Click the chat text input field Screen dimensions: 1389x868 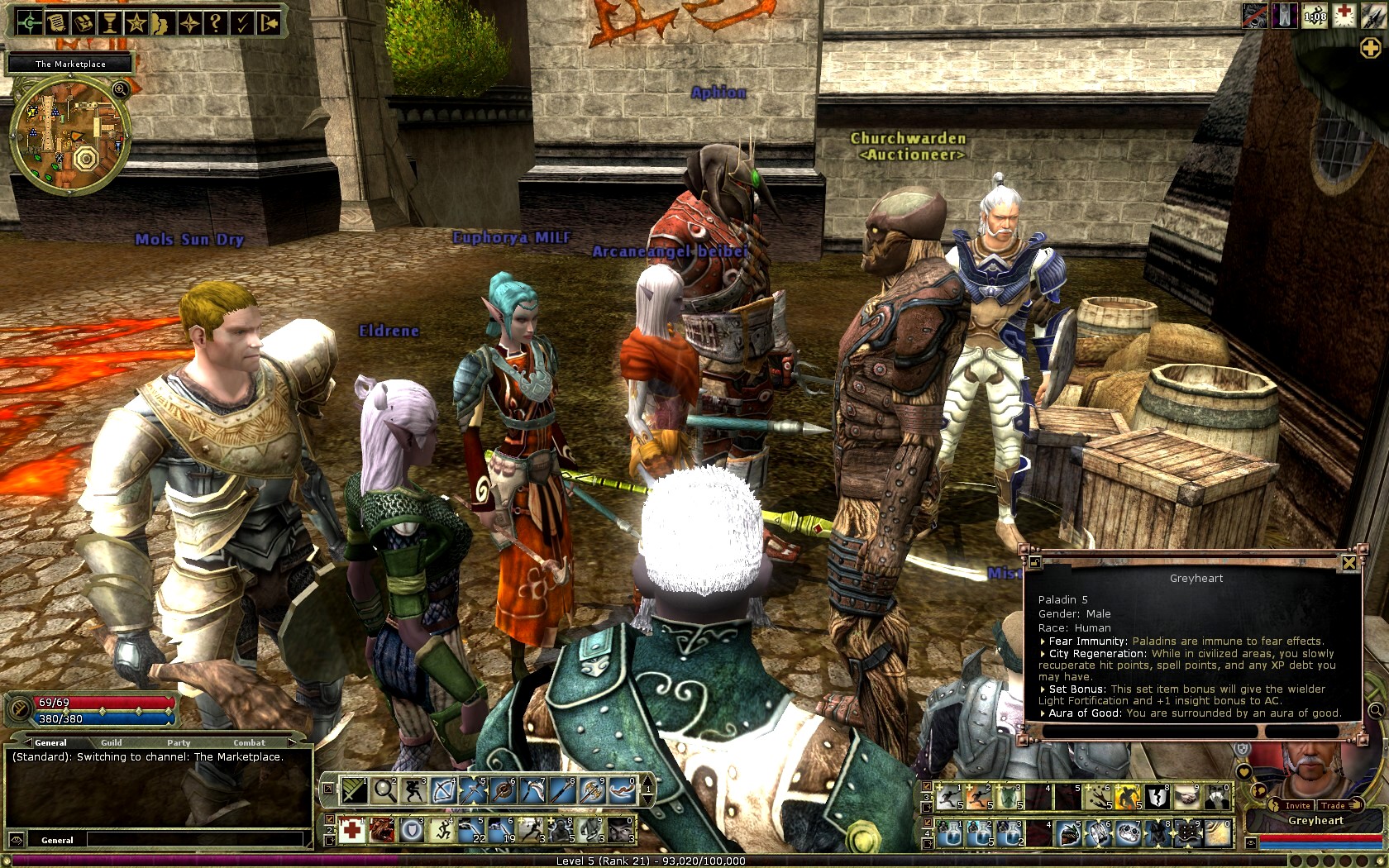[x=194, y=840]
